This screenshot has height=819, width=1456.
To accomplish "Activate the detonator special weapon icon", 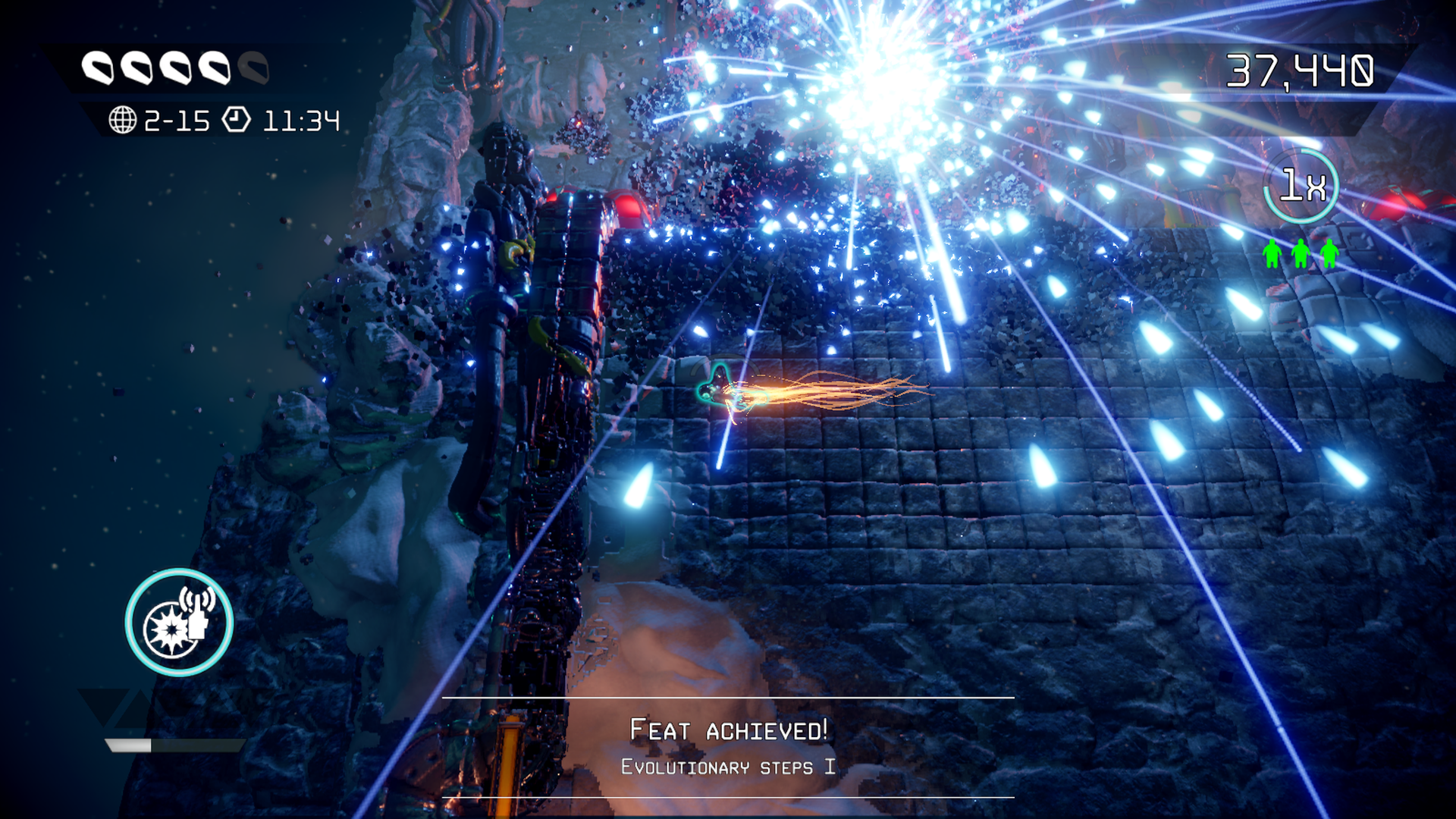I will pyautogui.click(x=179, y=622).
